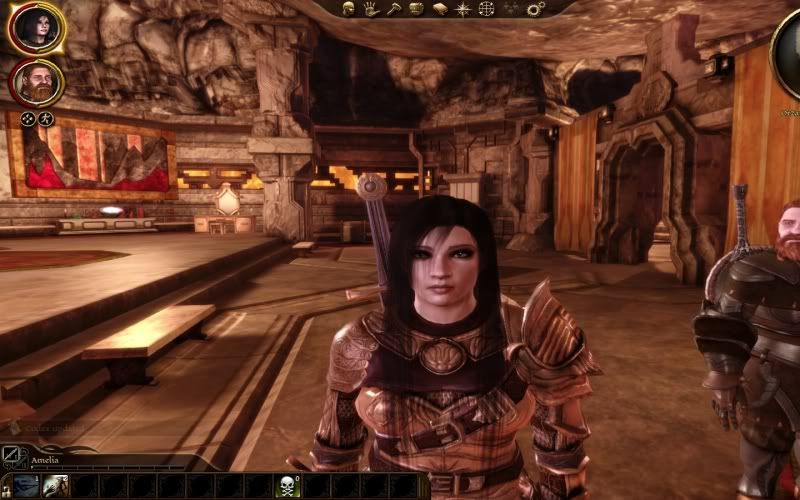Click the skull icon on the quickbar
The height and width of the screenshot is (500, 800).
click(x=287, y=486)
